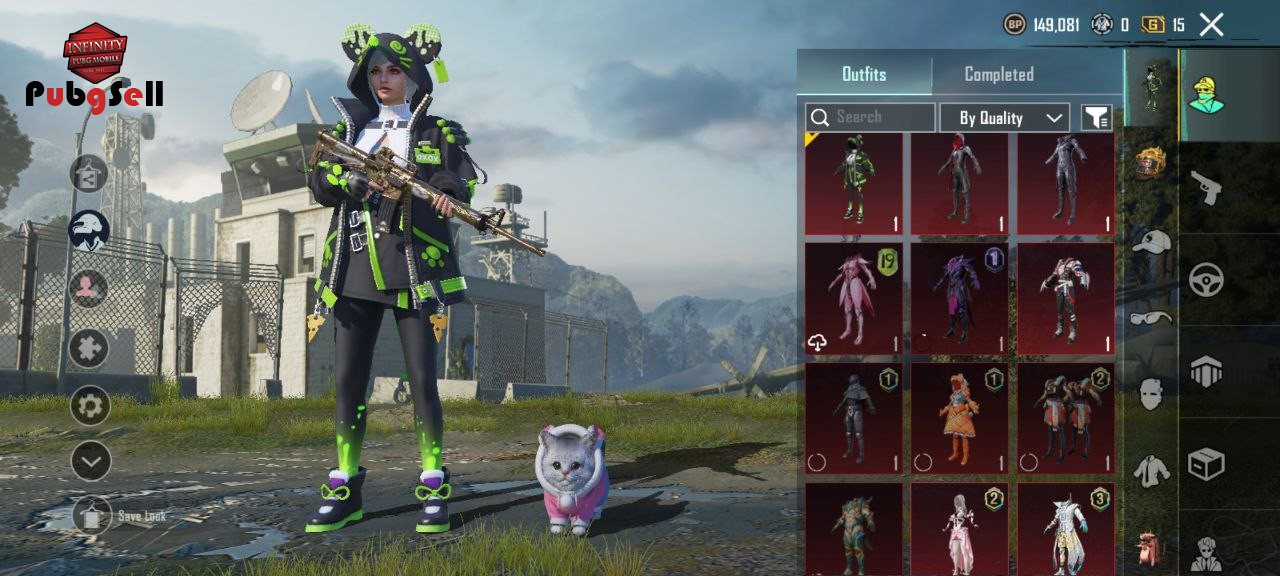Click the outfit search field
This screenshot has height=576, width=1280.
coord(870,117)
